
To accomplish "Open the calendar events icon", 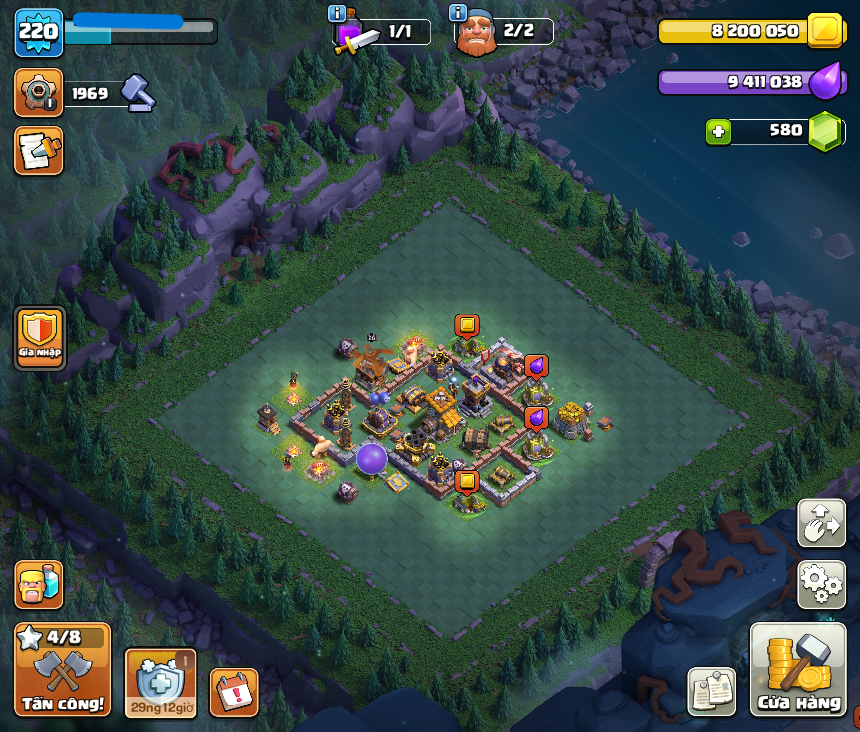I will point(234,692).
